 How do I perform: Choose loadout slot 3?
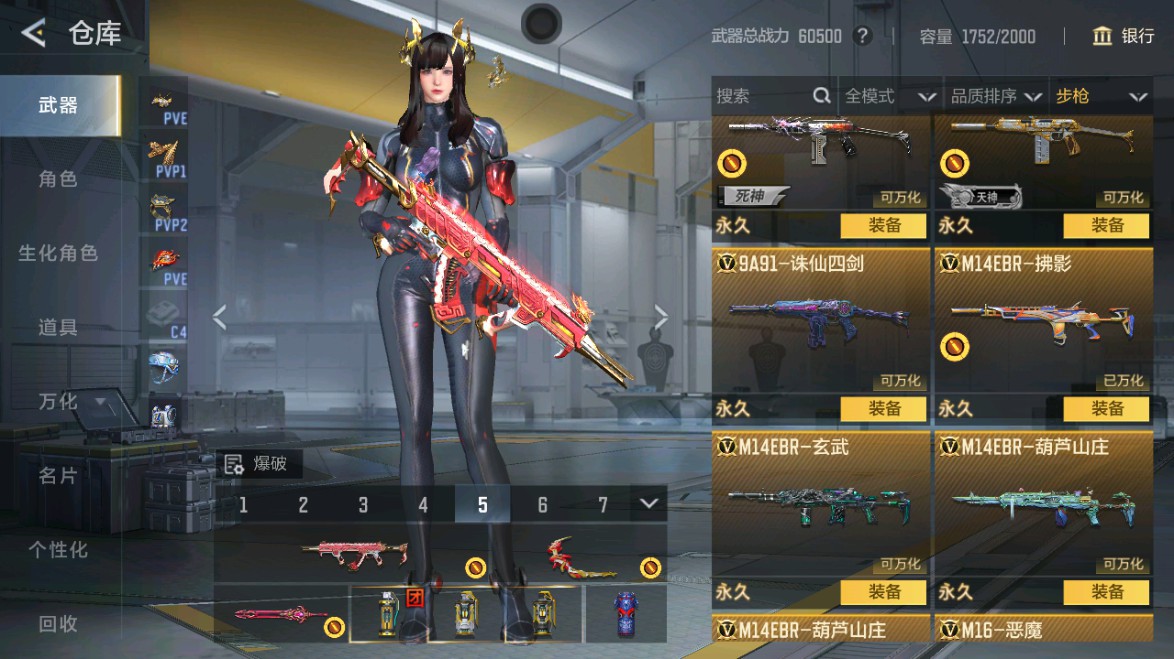click(363, 505)
